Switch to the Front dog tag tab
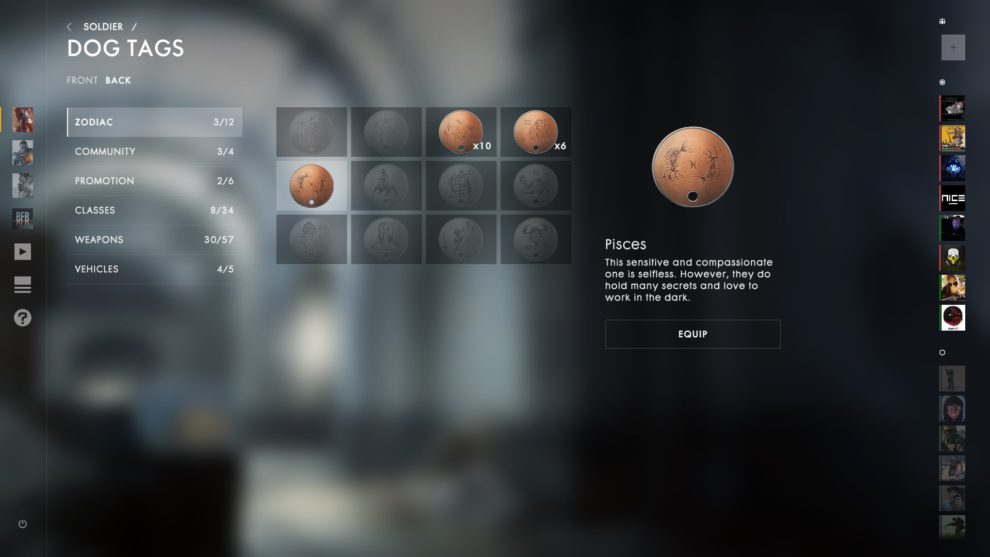Viewport: 990px width, 557px height. click(82, 80)
